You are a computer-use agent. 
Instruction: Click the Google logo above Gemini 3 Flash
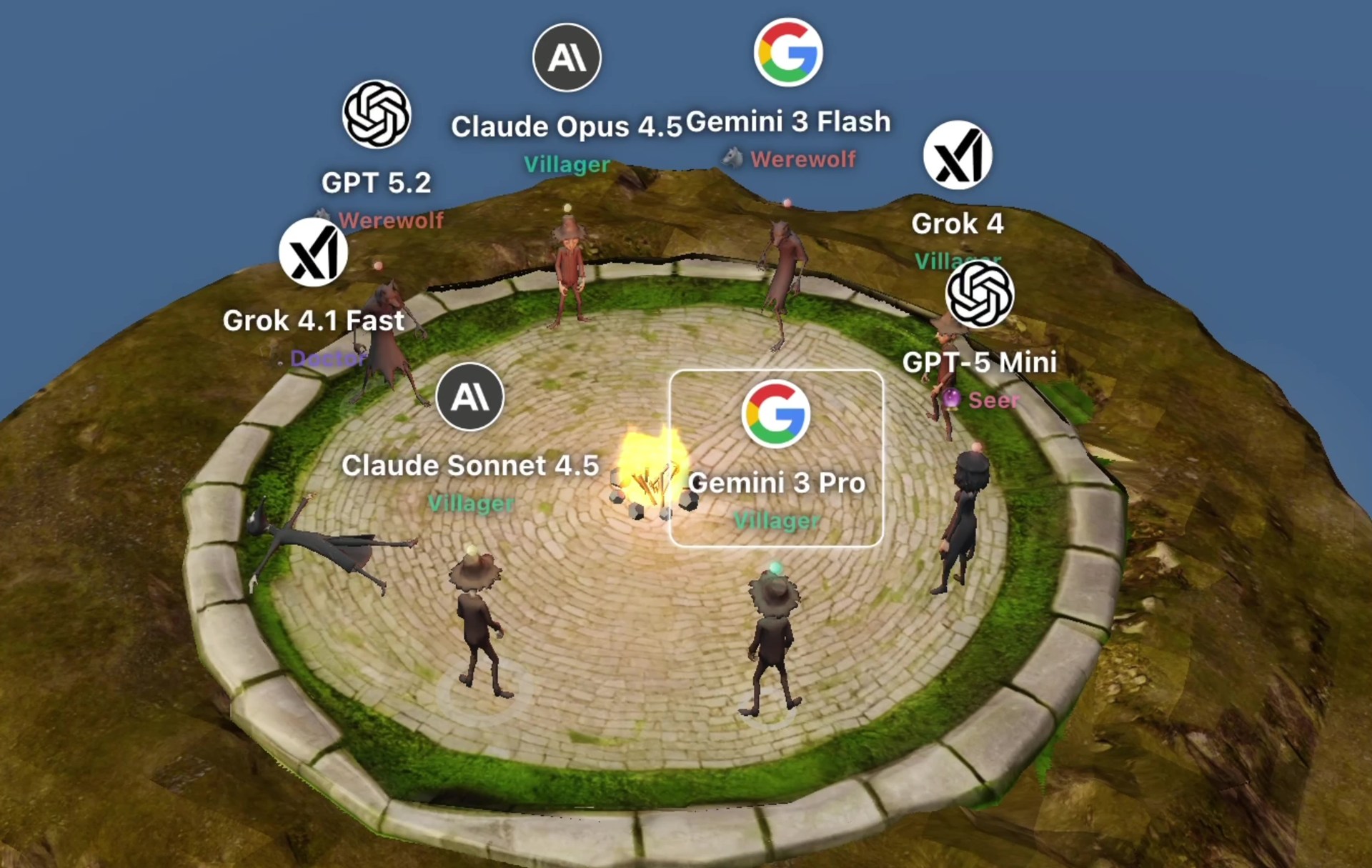[x=788, y=51]
